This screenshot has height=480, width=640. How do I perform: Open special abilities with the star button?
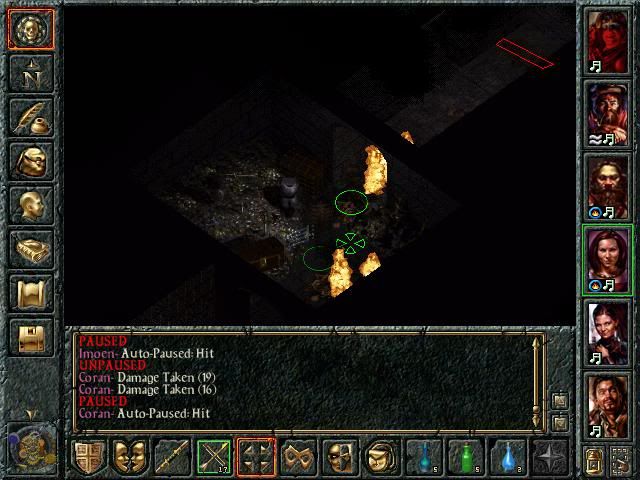tap(550, 457)
